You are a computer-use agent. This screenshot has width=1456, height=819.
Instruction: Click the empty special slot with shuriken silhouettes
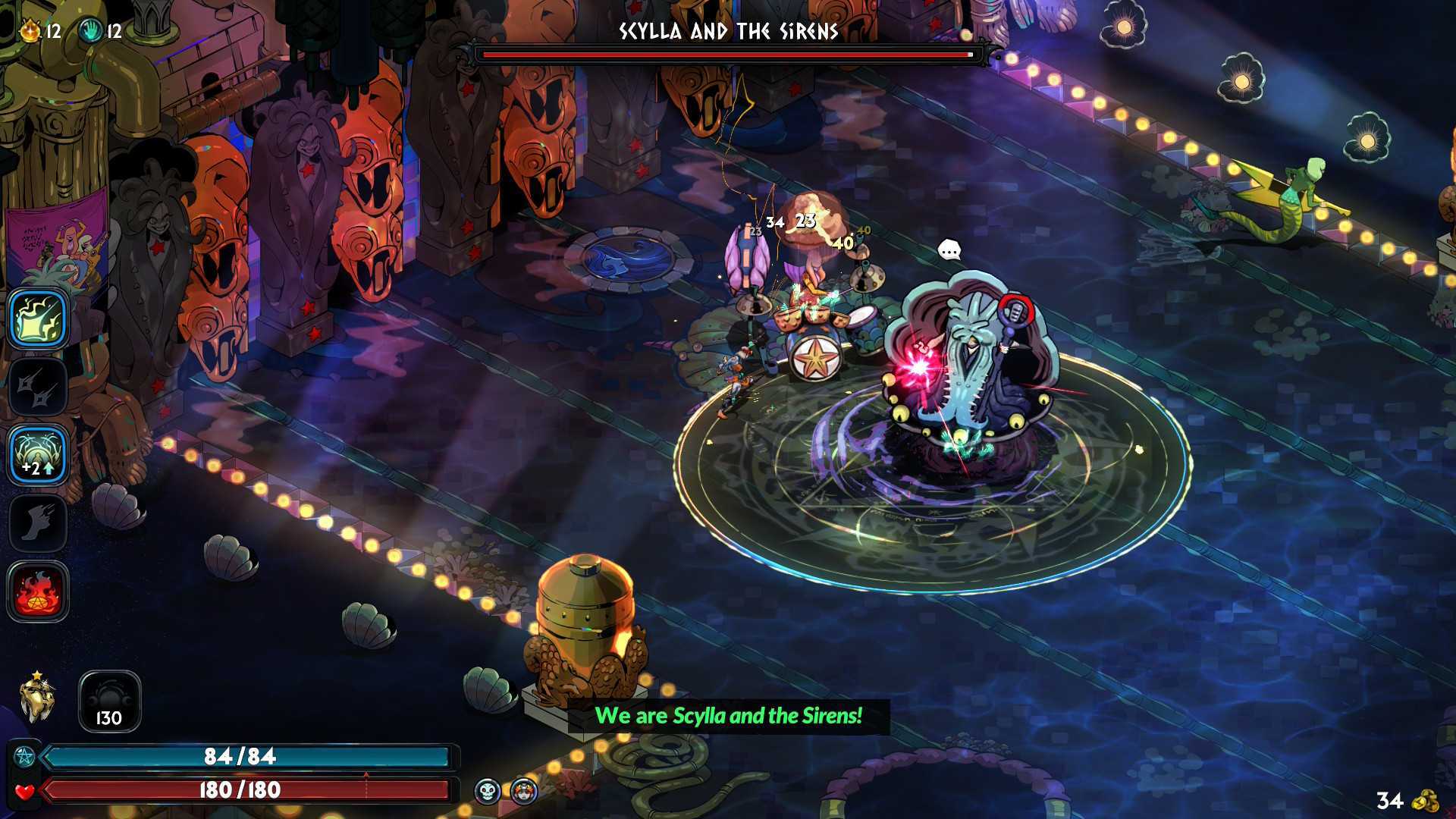(38, 387)
